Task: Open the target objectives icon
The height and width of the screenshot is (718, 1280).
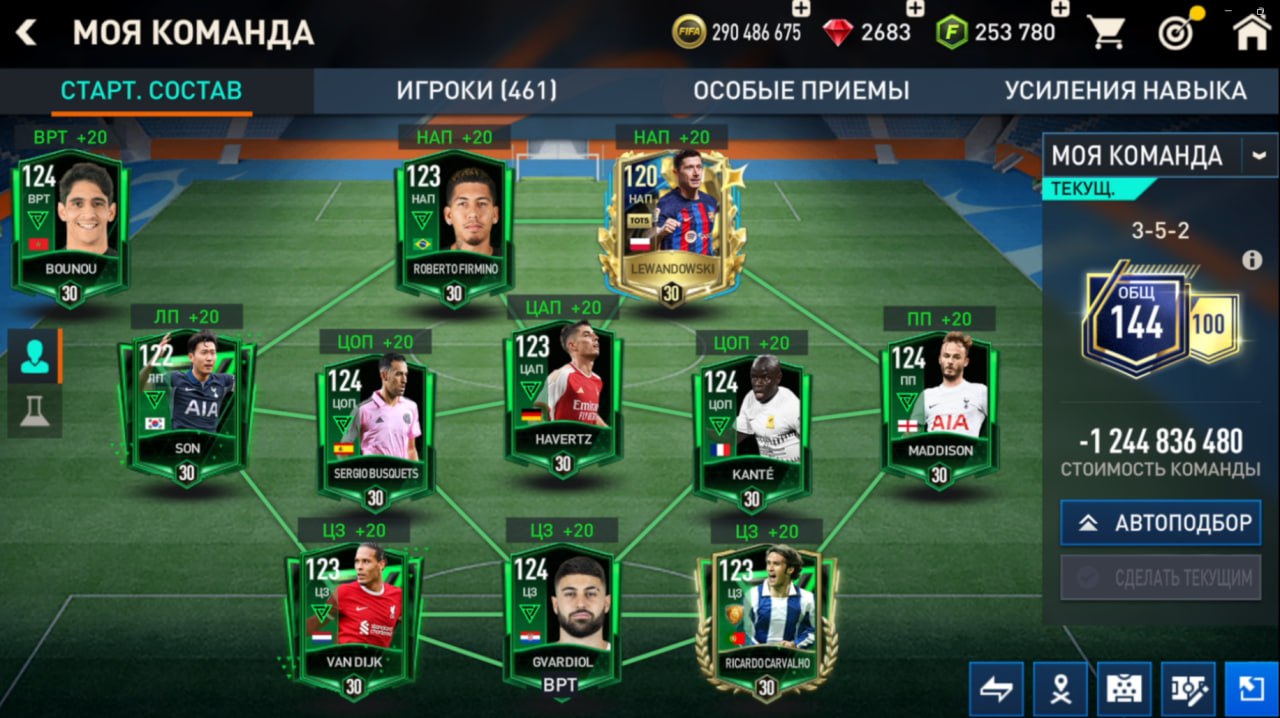Action: pos(1178,33)
